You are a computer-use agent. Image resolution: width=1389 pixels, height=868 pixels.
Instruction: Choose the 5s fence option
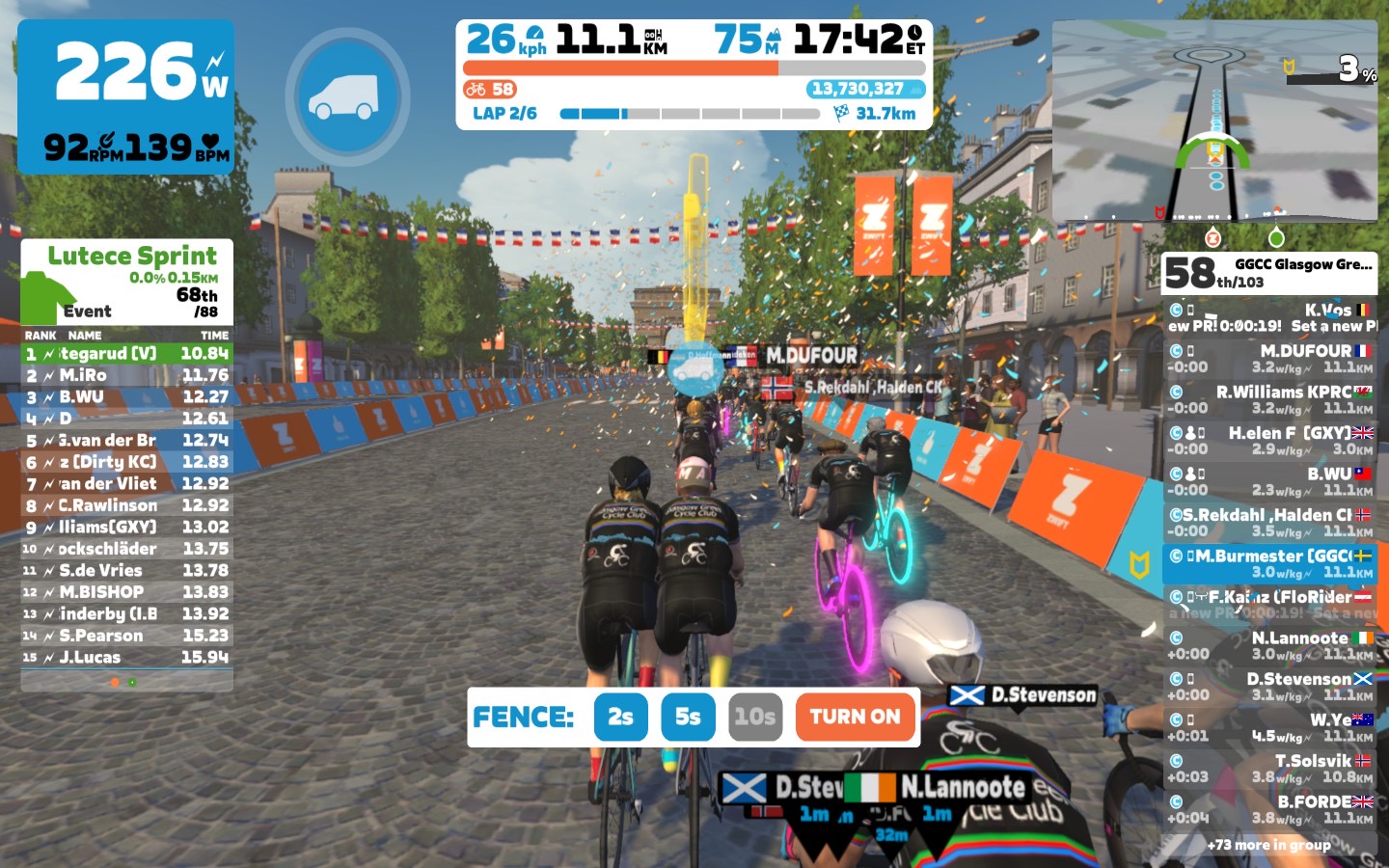[x=688, y=717]
